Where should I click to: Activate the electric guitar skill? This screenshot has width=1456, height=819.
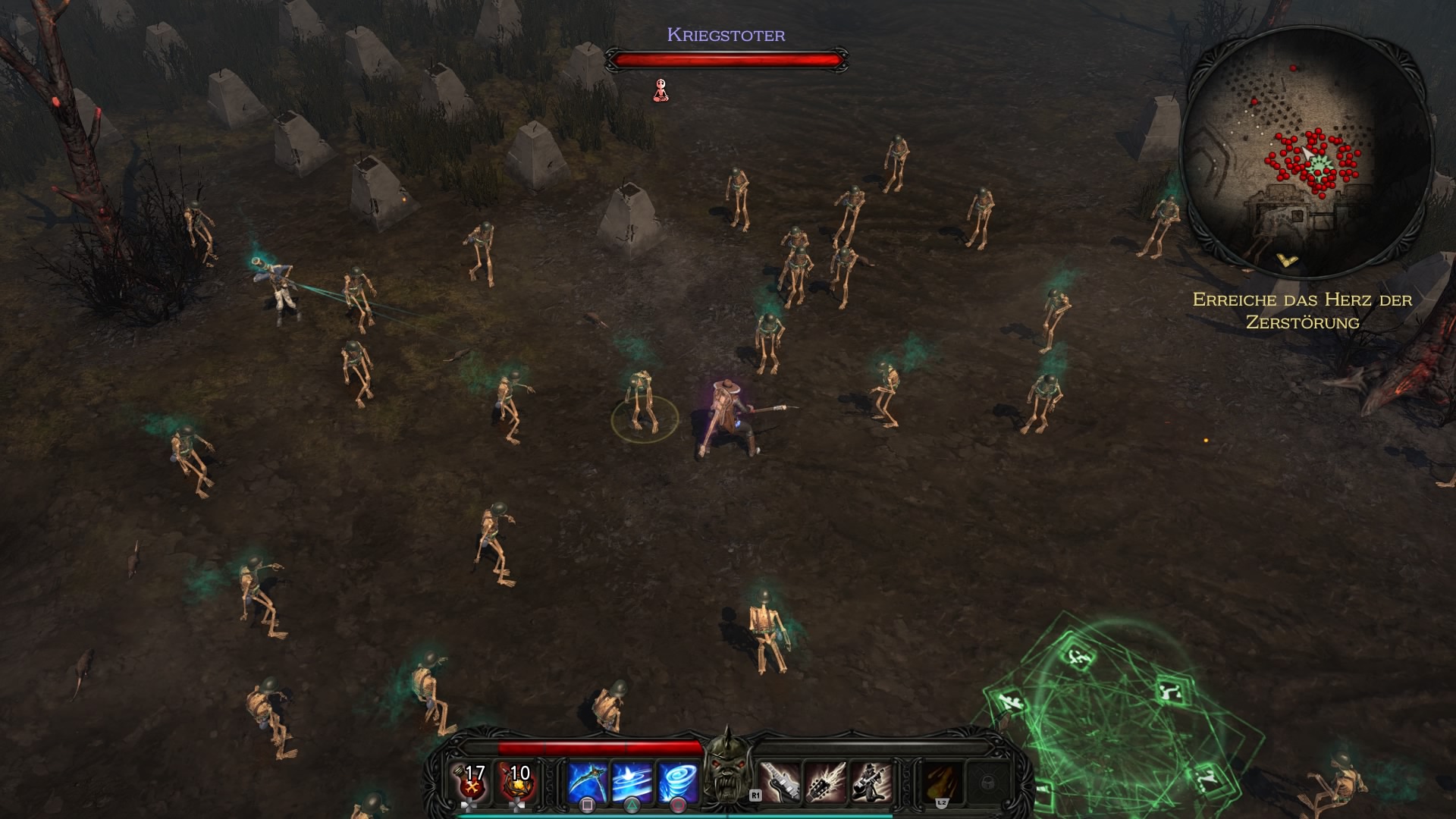tap(780, 782)
